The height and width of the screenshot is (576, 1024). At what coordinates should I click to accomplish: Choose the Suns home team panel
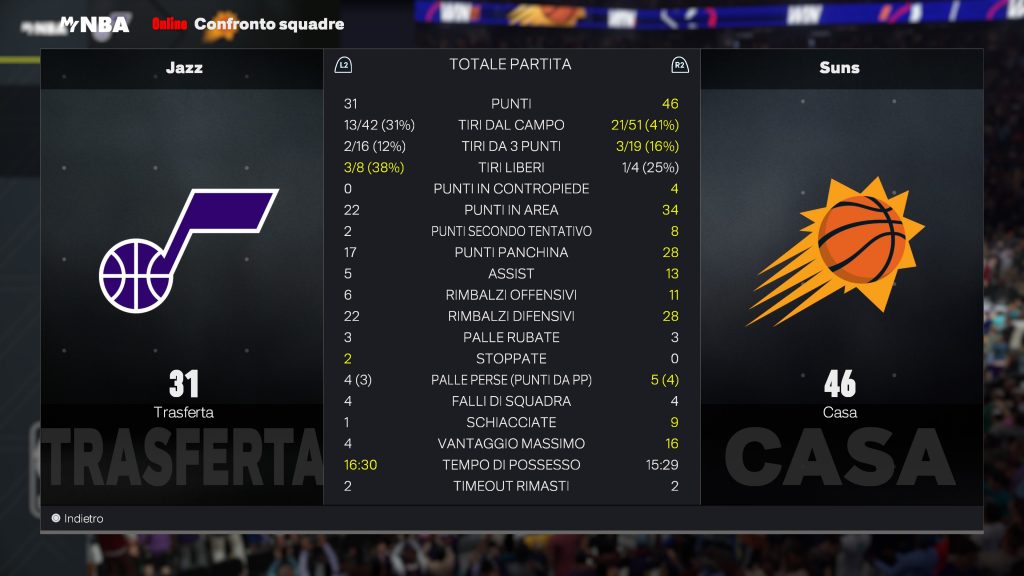pyautogui.click(x=840, y=275)
